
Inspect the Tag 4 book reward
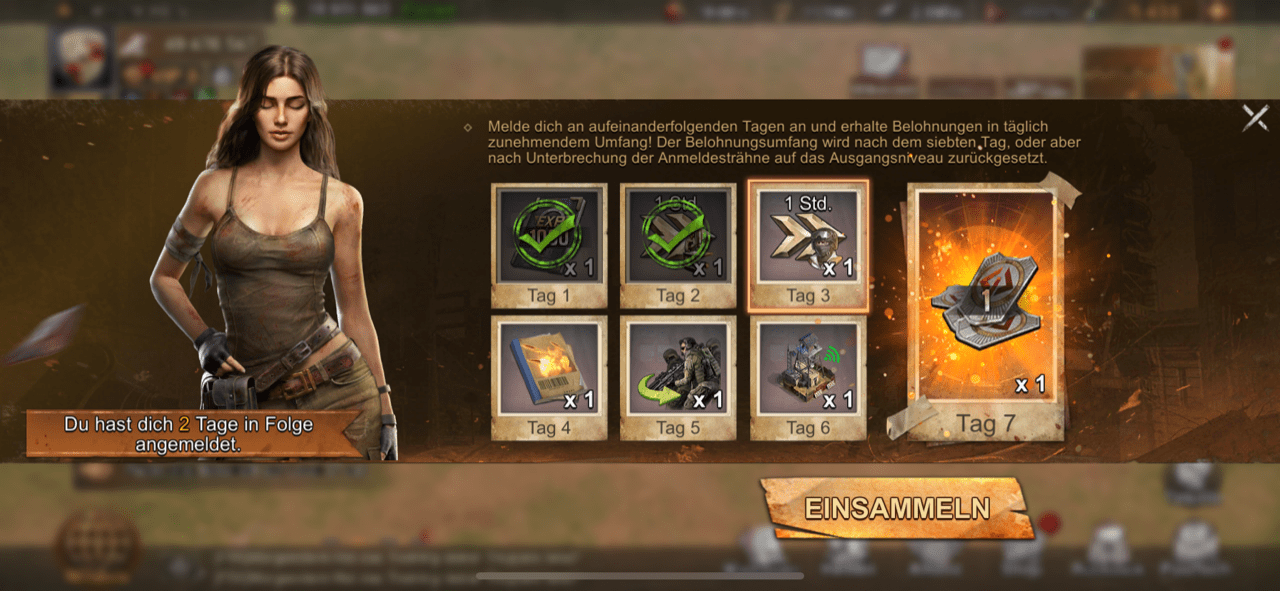549,377
